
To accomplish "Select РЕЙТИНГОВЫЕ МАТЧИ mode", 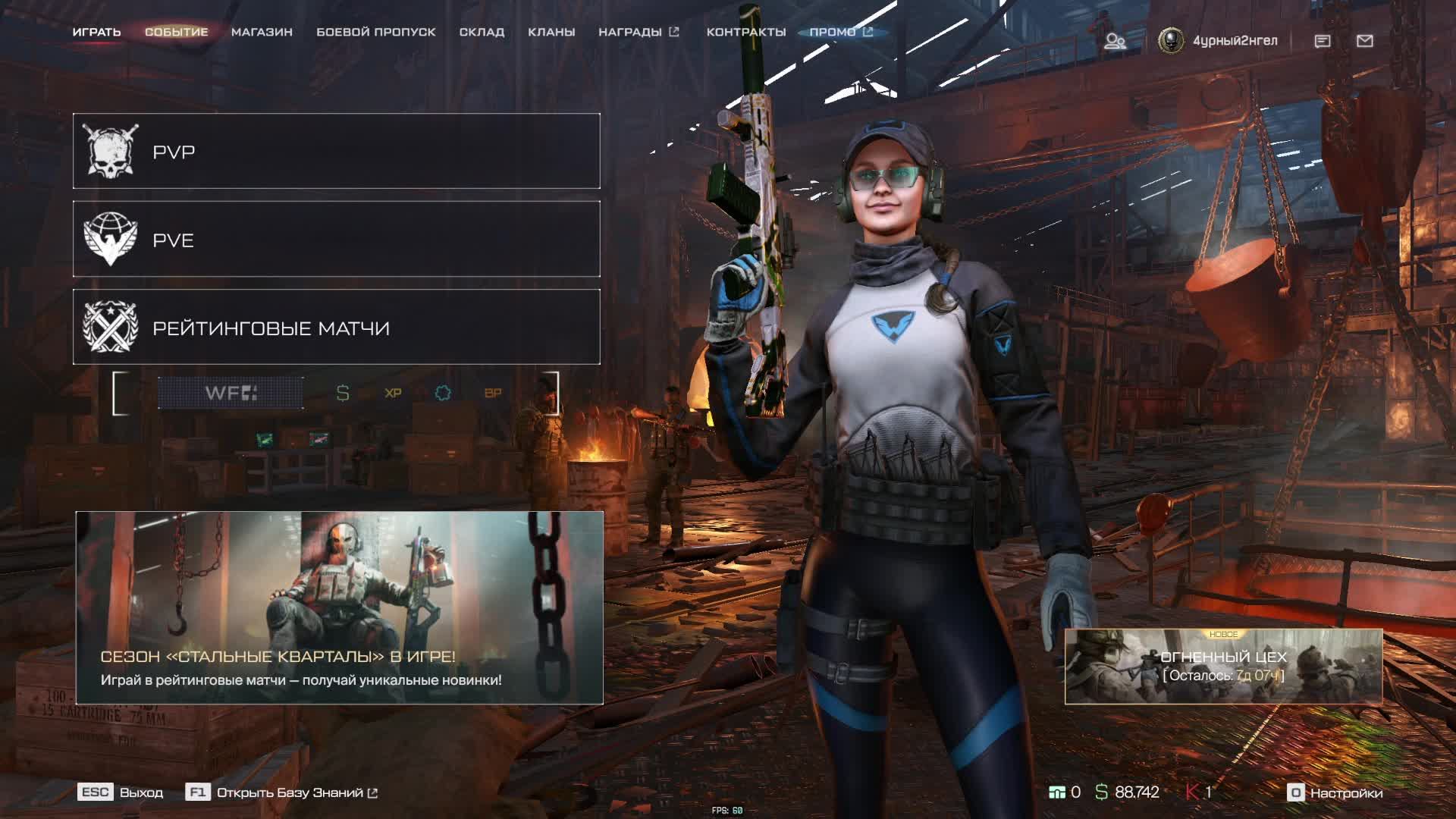I will [336, 327].
